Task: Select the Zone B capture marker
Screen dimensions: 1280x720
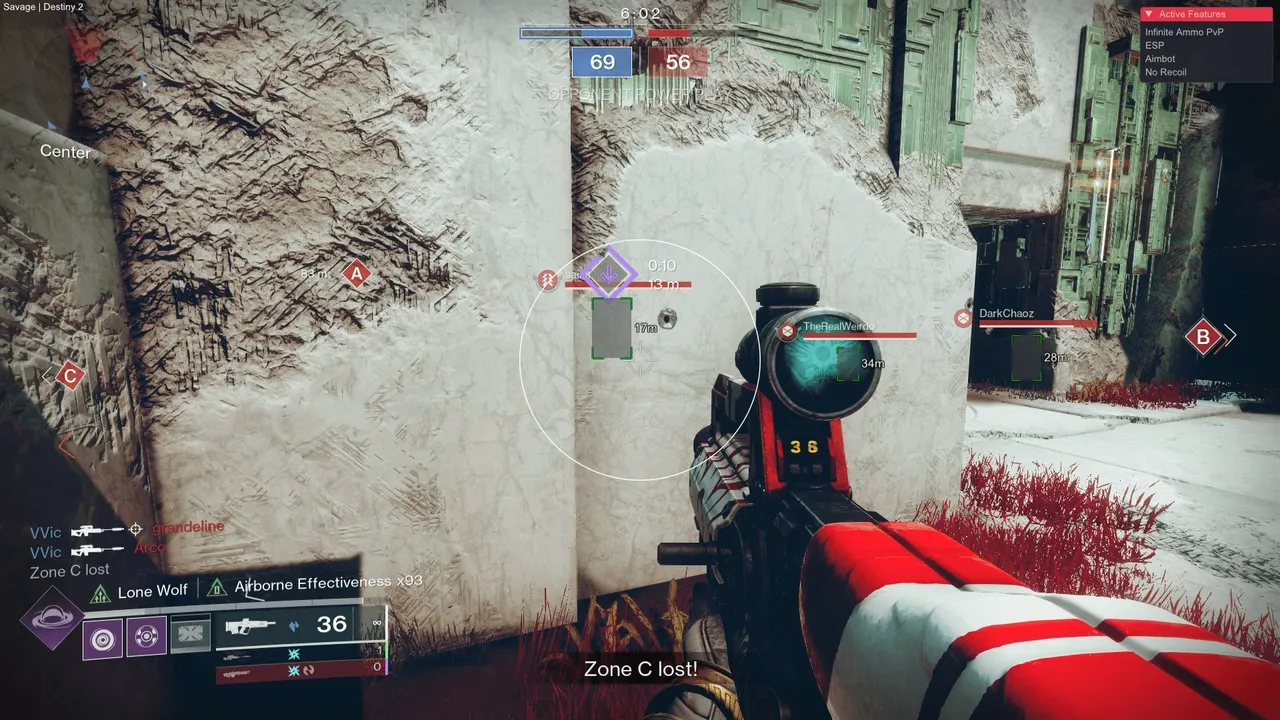Action: [x=1203, y=337]
